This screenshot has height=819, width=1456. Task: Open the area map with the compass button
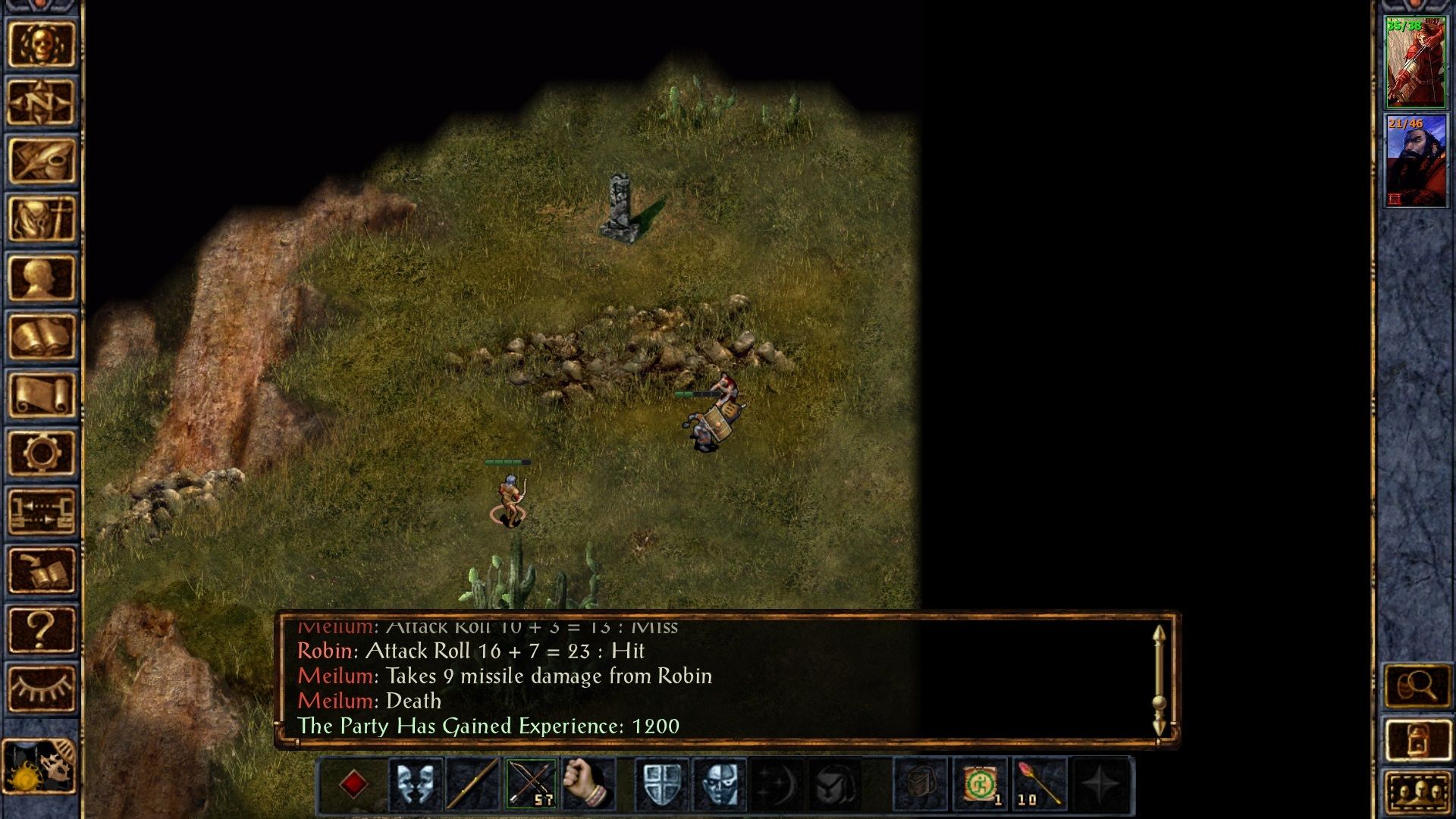pos(42,102)
